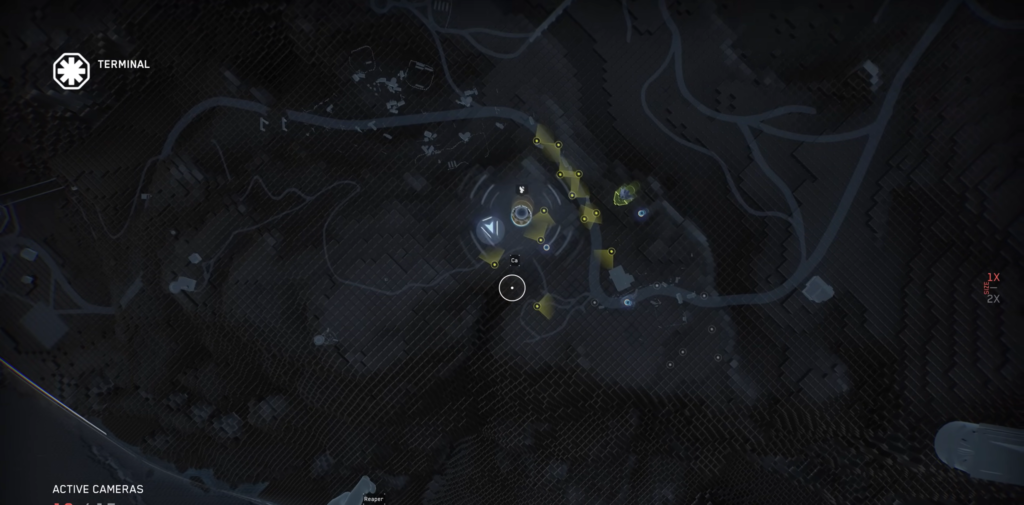1024x505 pixels.
Task: Set map size to 2X
Action: click(993, 298)
